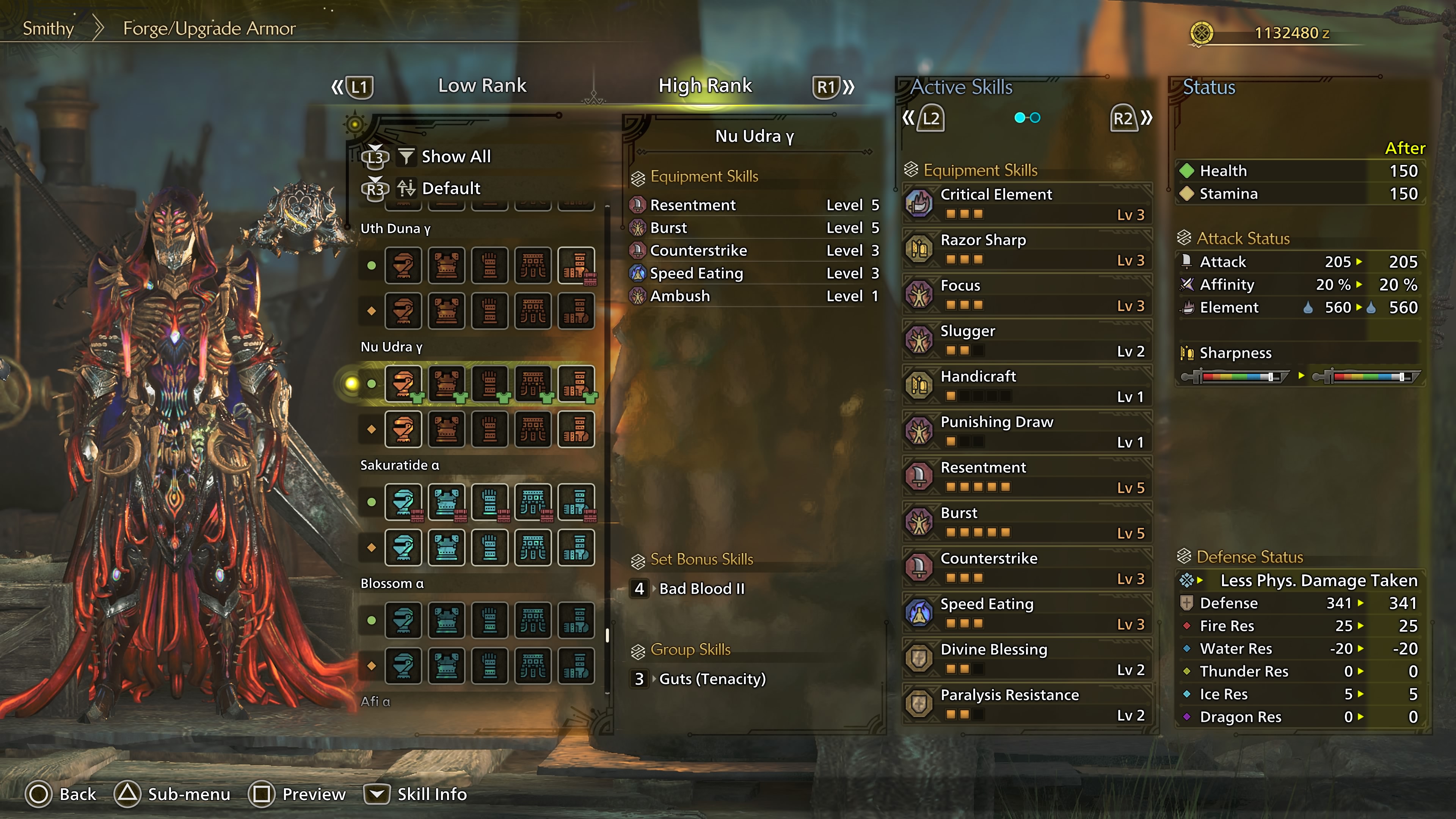1456x819 pixels.
Task: Choose Sakuratide α helm with red marker
Action: pos(403,502)
